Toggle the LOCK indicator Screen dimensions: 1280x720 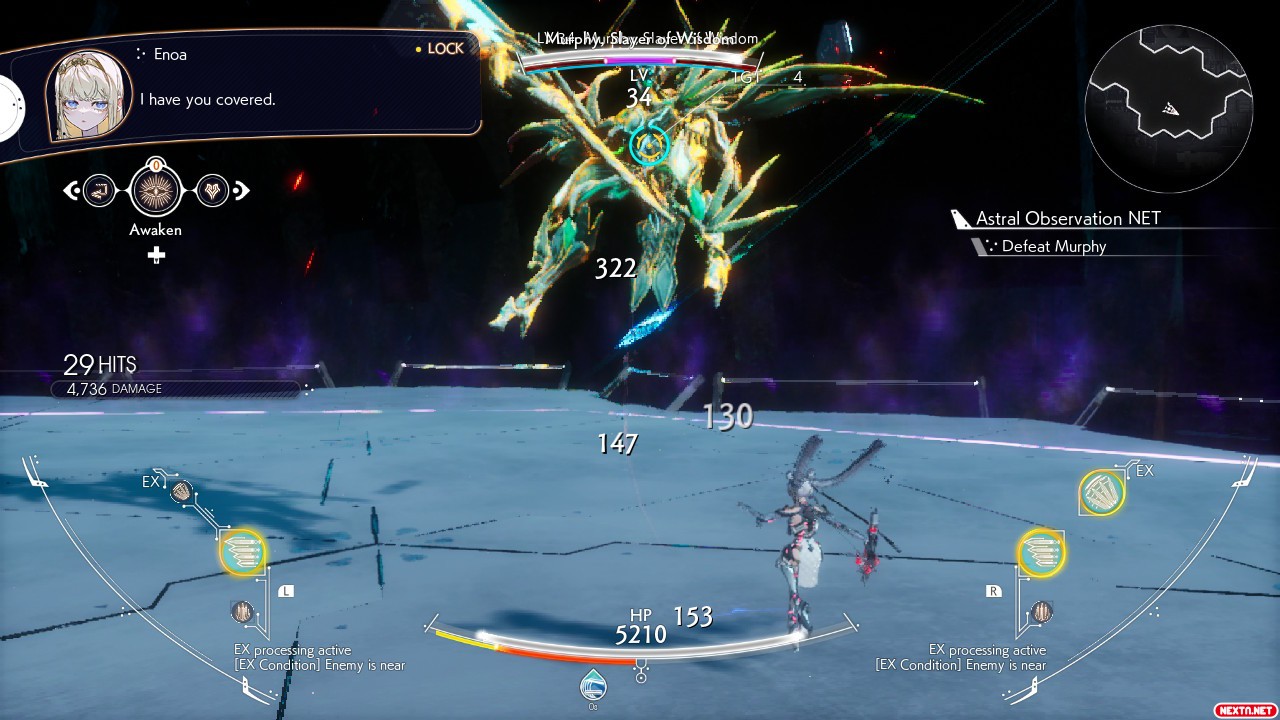[440, 49]
